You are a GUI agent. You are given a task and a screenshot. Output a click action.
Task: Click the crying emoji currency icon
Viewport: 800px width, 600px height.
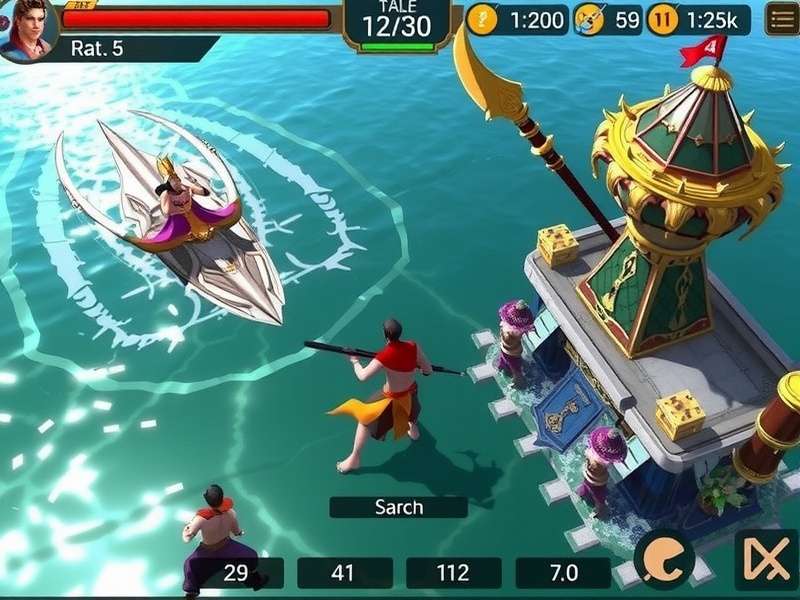pyautogui.click(x=590, y=19)
